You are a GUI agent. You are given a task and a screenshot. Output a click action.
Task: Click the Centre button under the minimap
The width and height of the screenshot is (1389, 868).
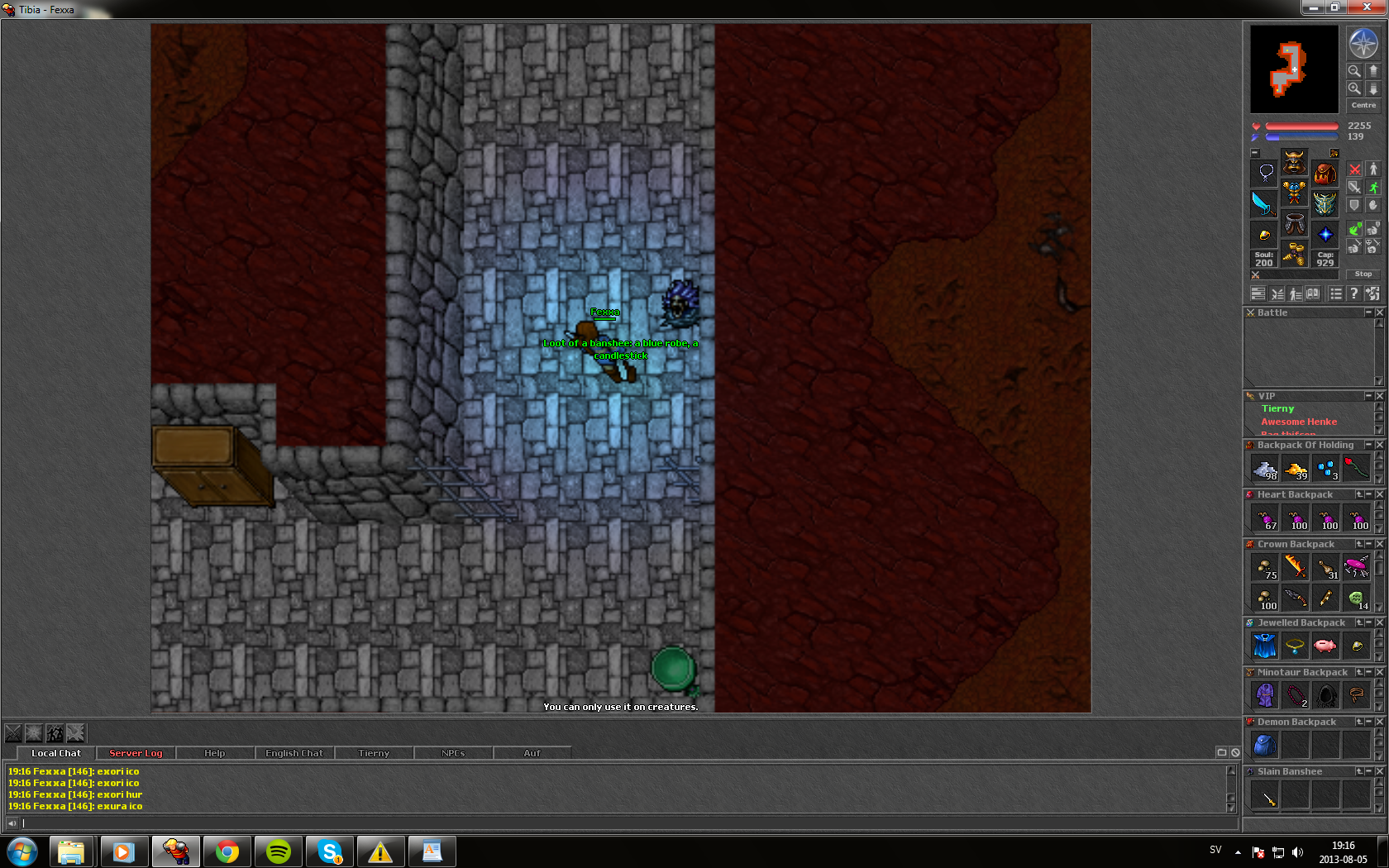1363,105
